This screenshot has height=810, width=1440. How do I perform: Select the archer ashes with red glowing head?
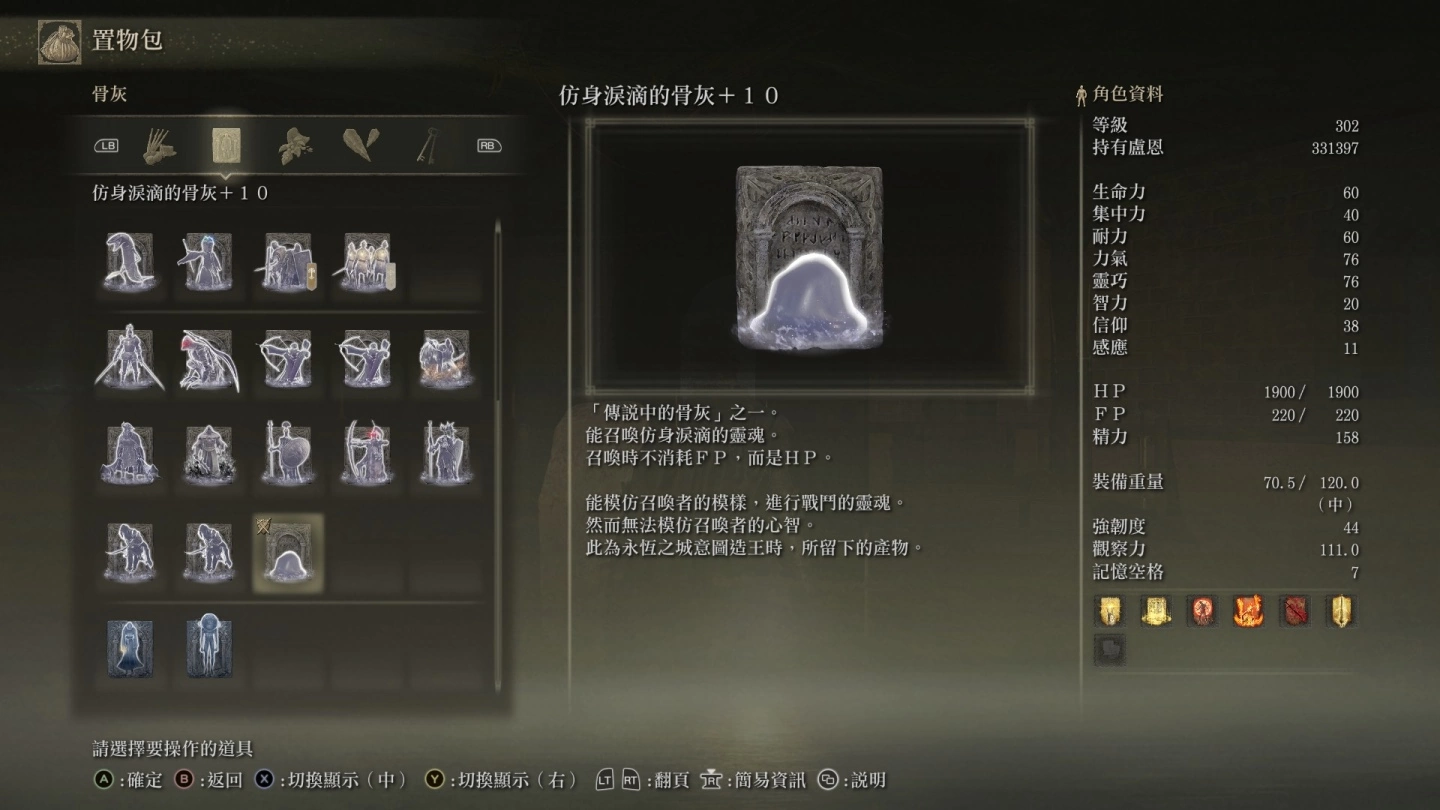(366, 453)
